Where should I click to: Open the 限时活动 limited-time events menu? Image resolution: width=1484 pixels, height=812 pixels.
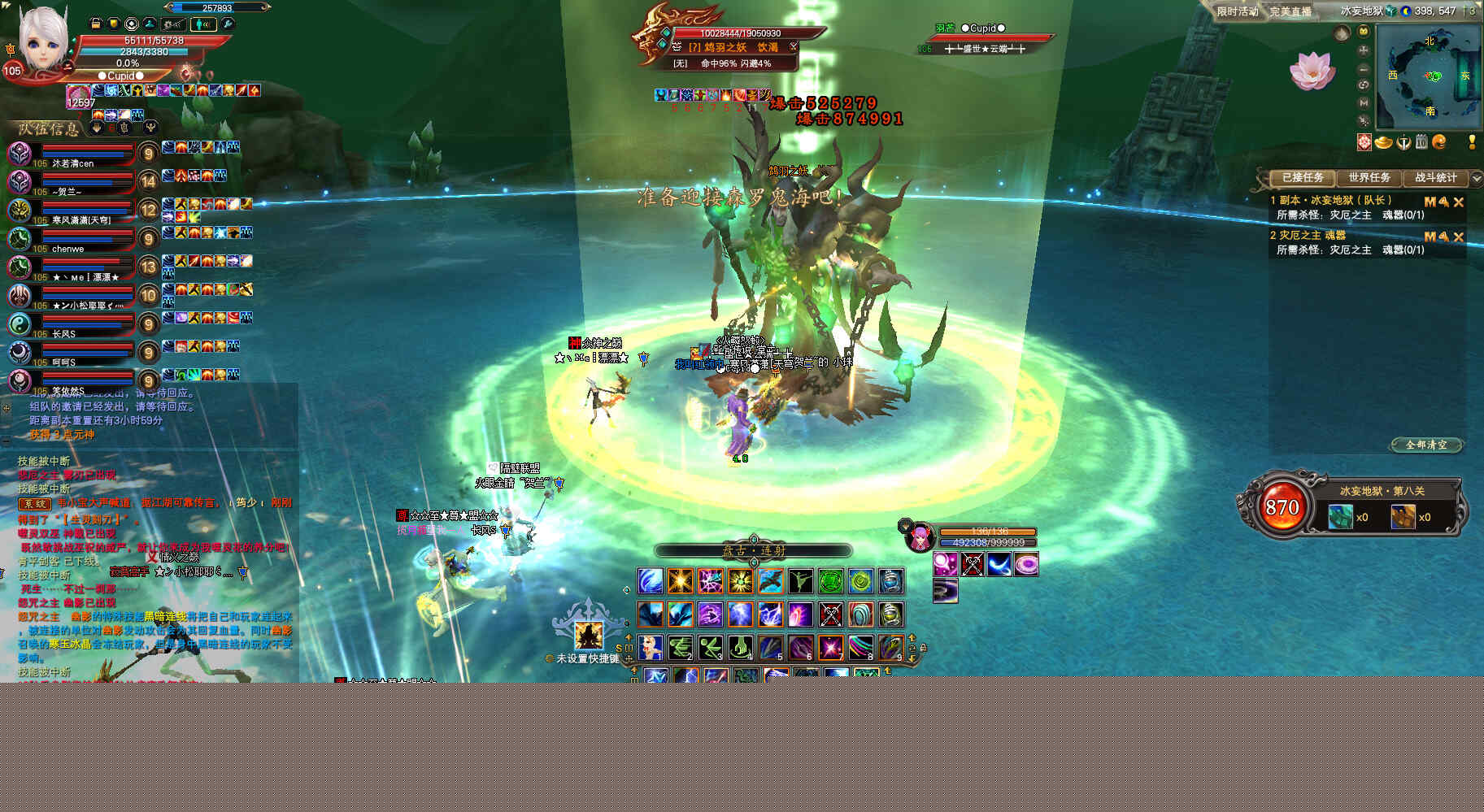click(x=1237, y=11)
